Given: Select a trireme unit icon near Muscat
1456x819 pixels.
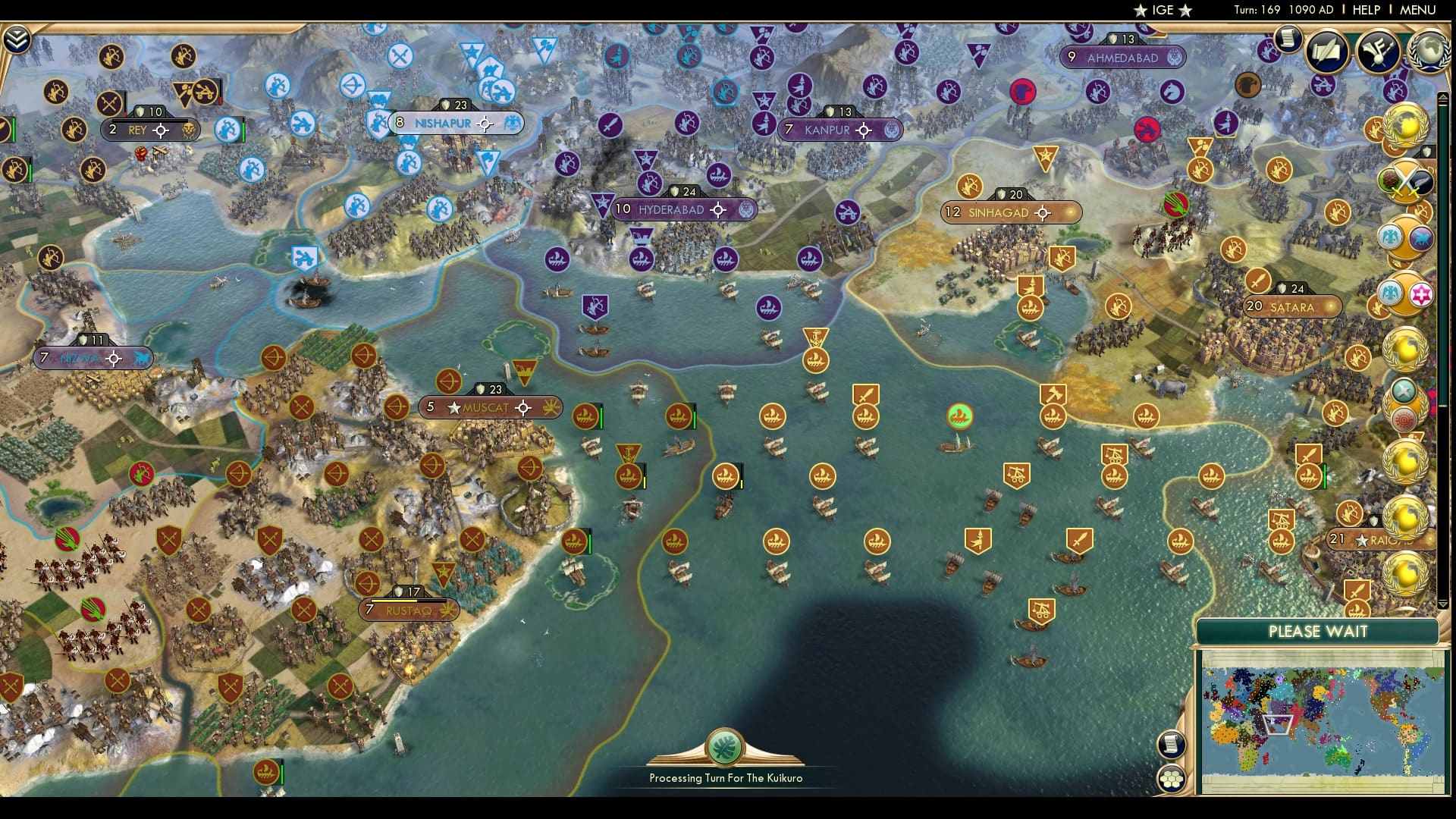Looking at the screenshot, I should click(585, 416).
